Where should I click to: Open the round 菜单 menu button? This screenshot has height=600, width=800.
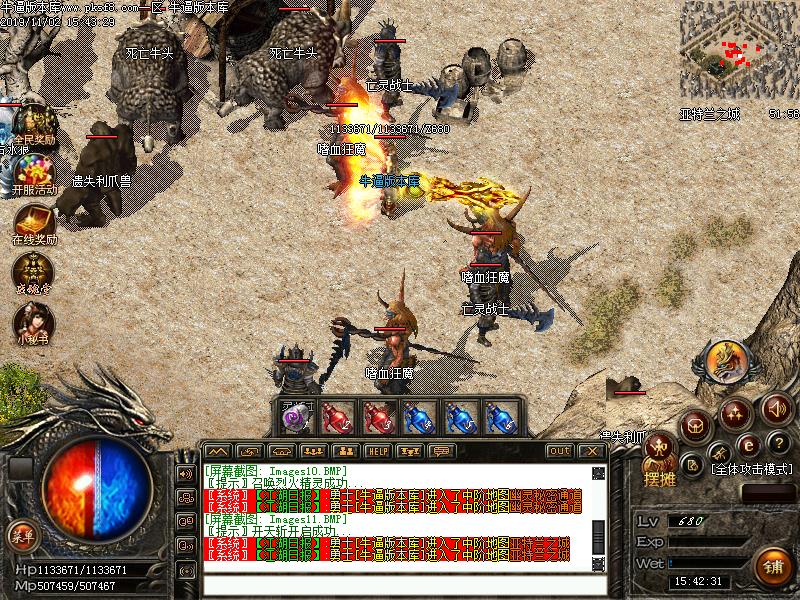coord(22,535)
